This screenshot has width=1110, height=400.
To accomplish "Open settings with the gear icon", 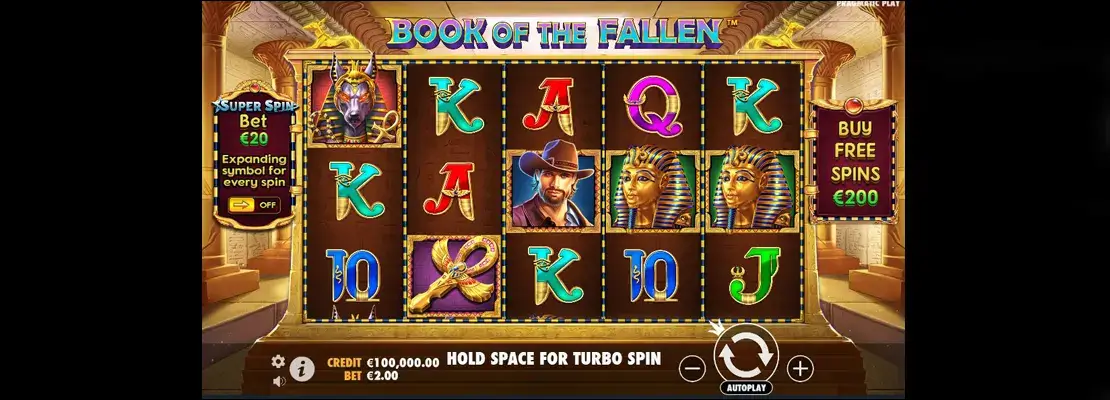I will (x=278, y=361).
